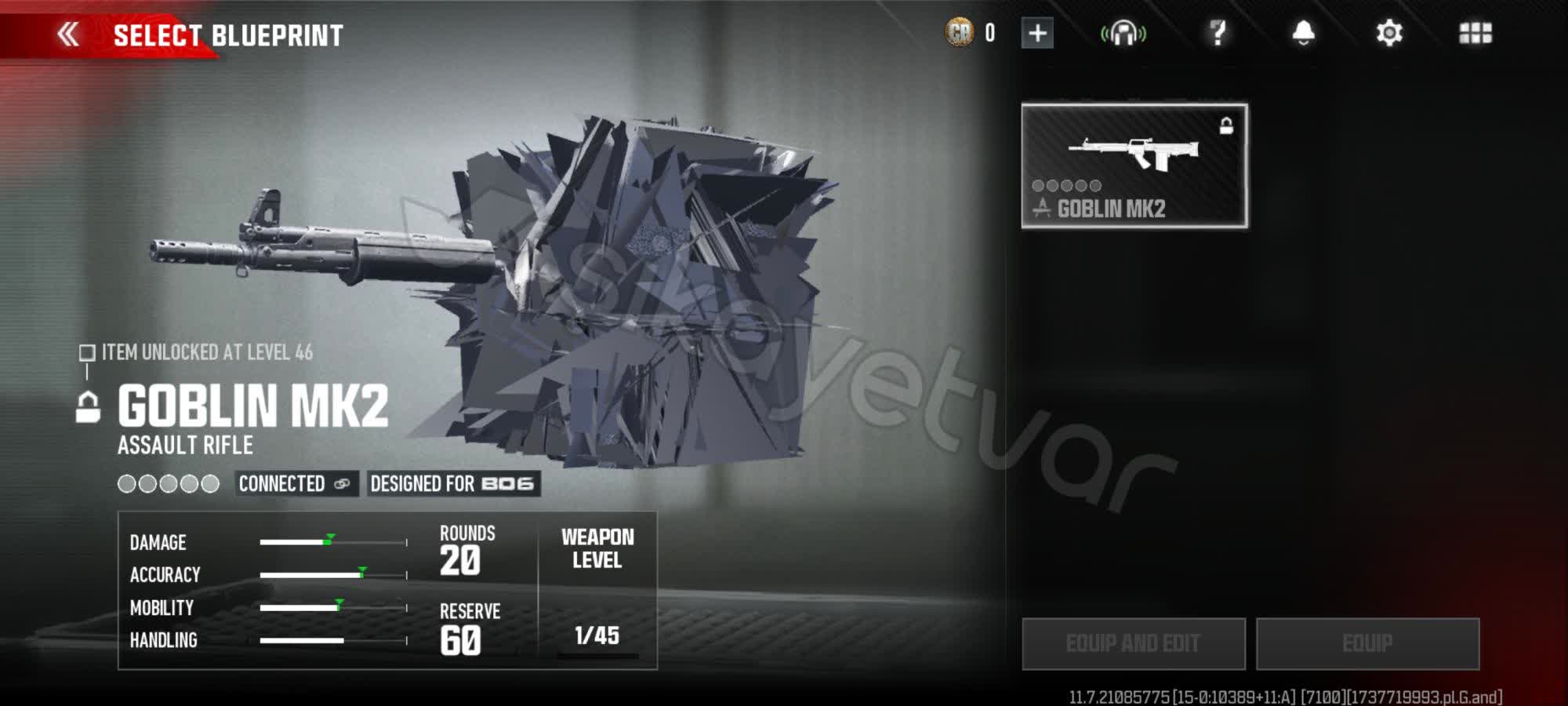The image size is (1568, 706).
Task: Open the grid menu icon
Action: click(1475, 34)
